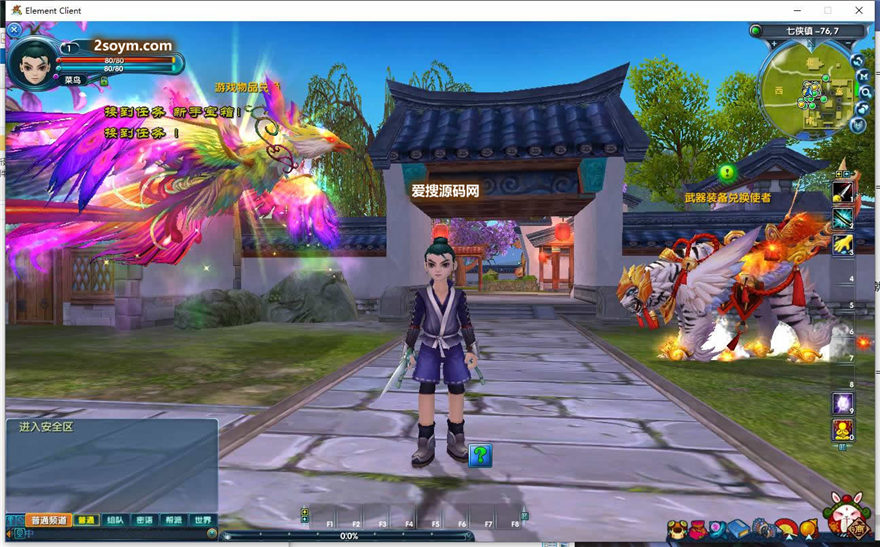Image resolution: width=880 pixels, height=547 pixels.
Task: Open the red pouch bag icon
Action: (698, 529)
